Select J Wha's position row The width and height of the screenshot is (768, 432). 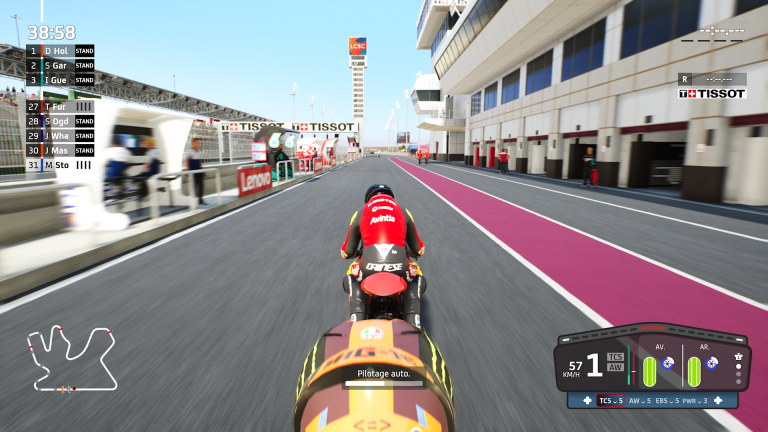pyautogui.click(x=60, y=135)
